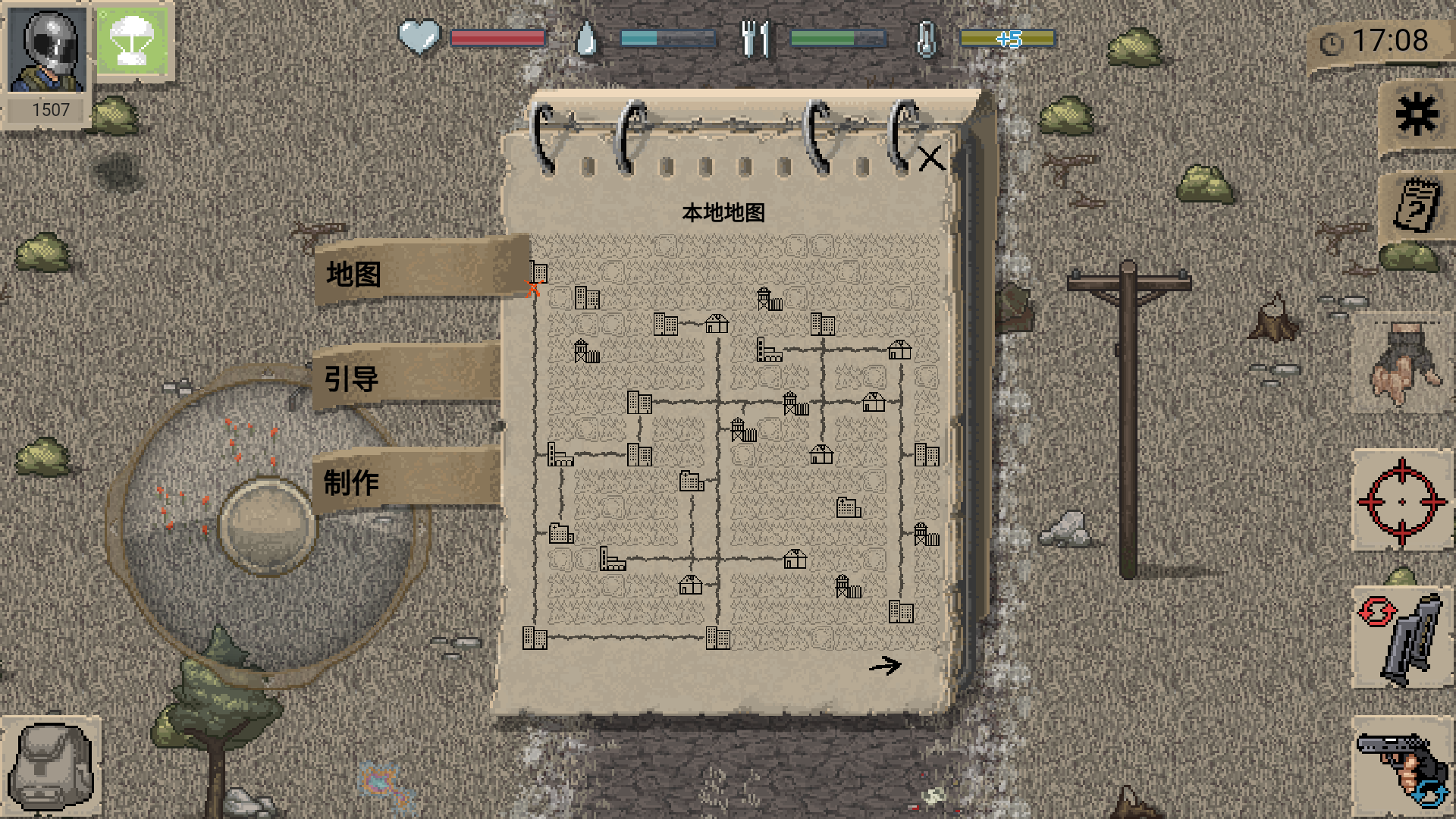Open the green perk icon next to portrait

pyautogui.click(x=133, y=42)
